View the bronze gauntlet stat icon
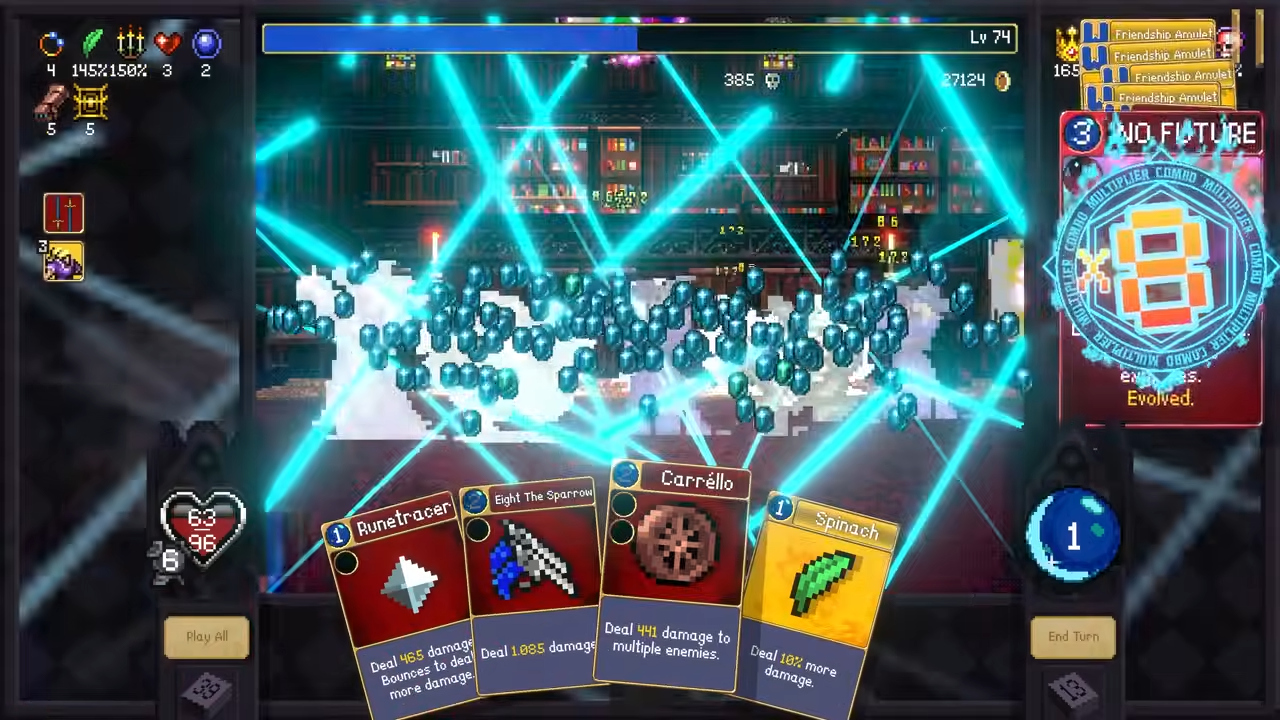 pos(51,100)
